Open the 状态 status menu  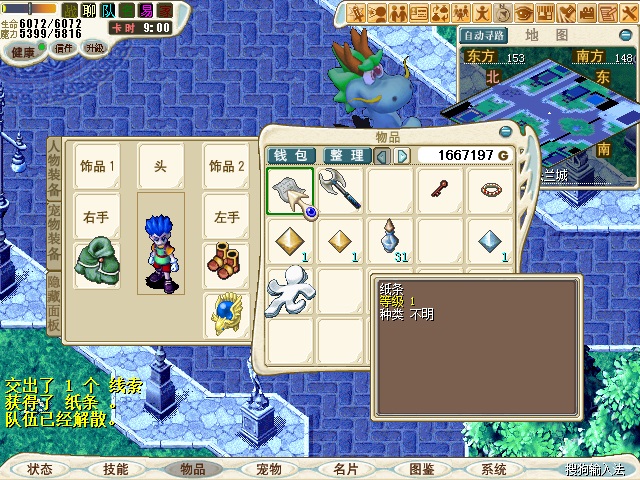point(40,468)
